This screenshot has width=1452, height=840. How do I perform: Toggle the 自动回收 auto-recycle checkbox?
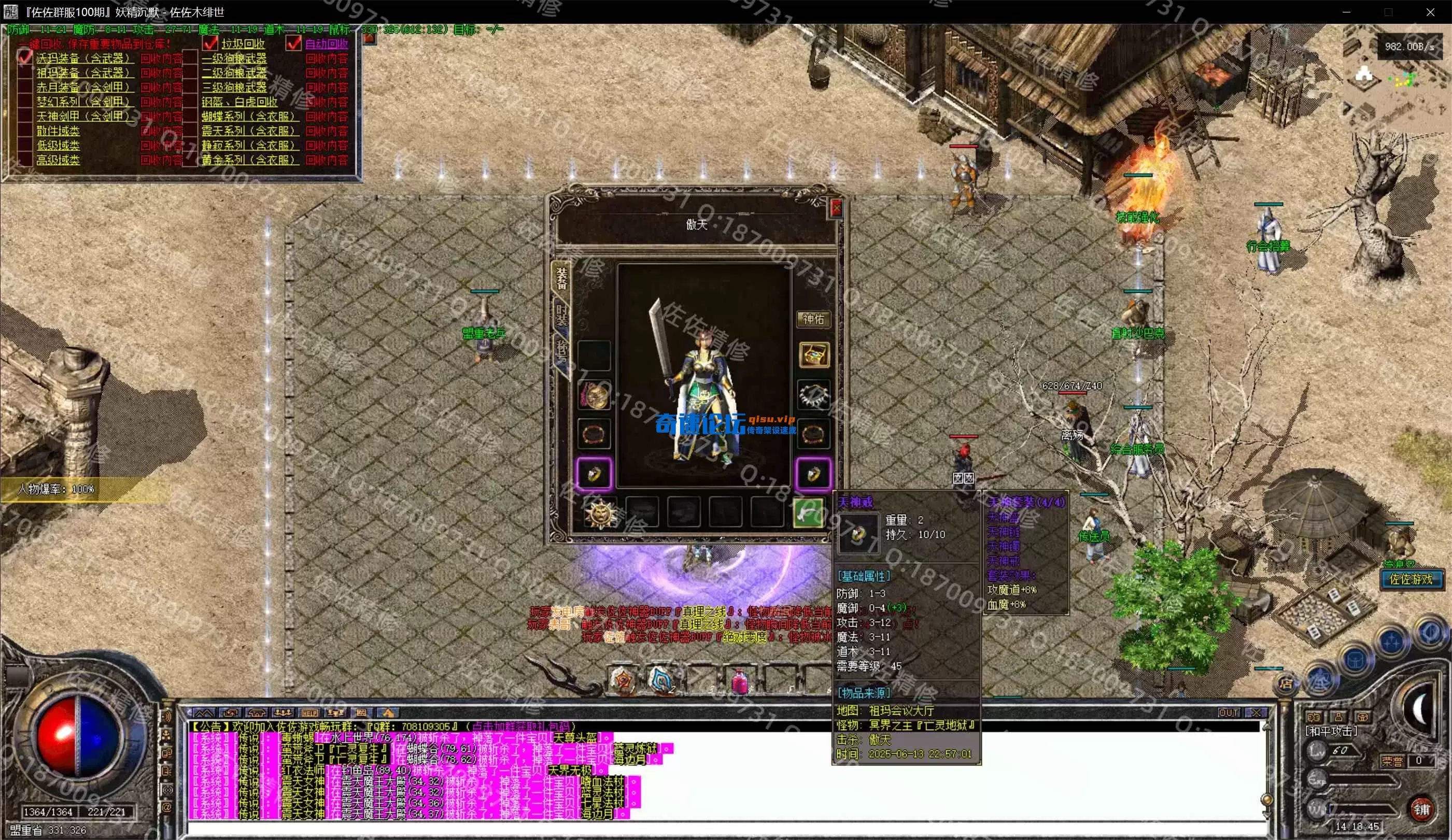(x=294, y=44)
